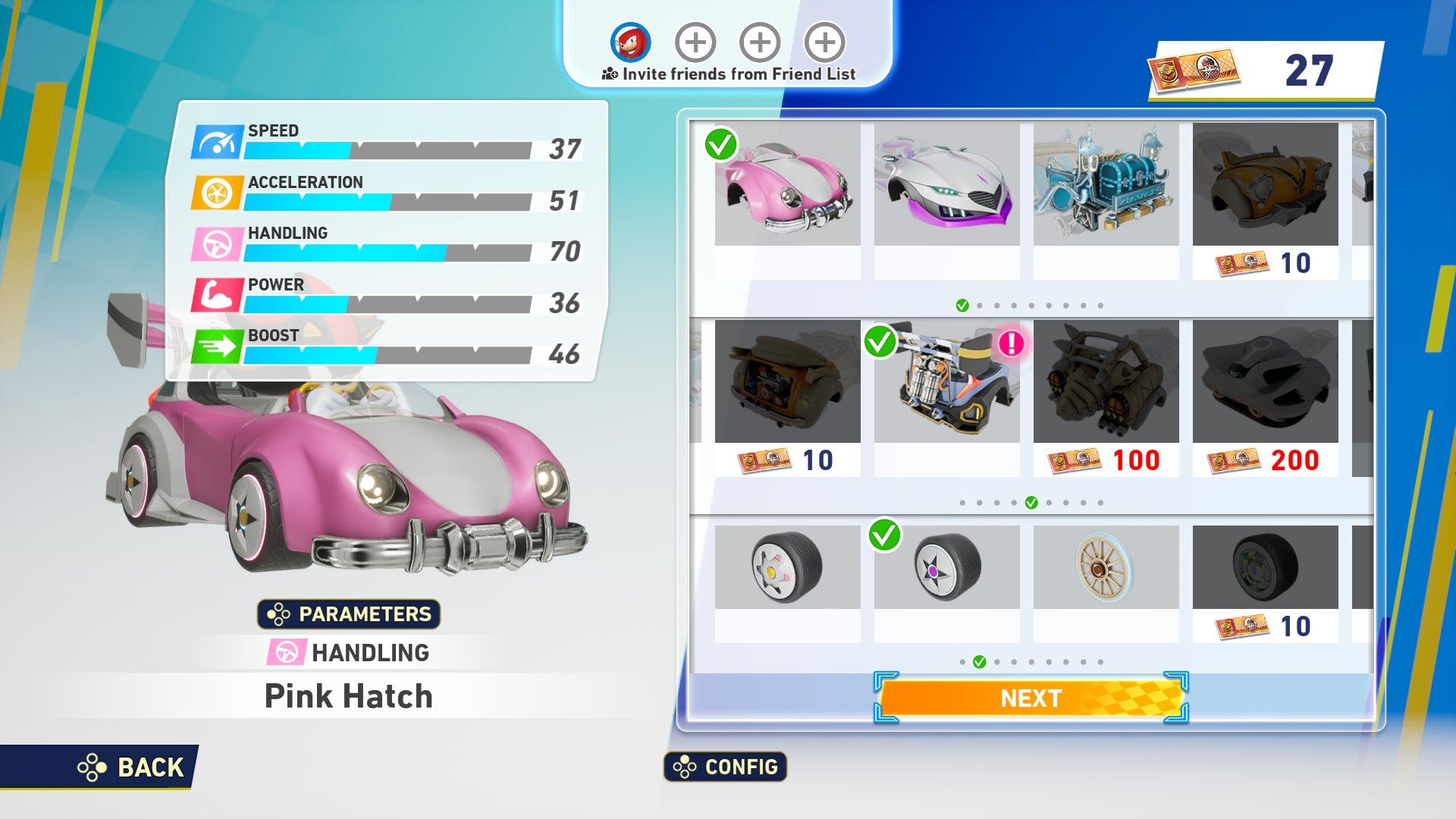Toggle the PARAMETERS display
This screenshot has height=819, width=1456.
tap(349, 613)
